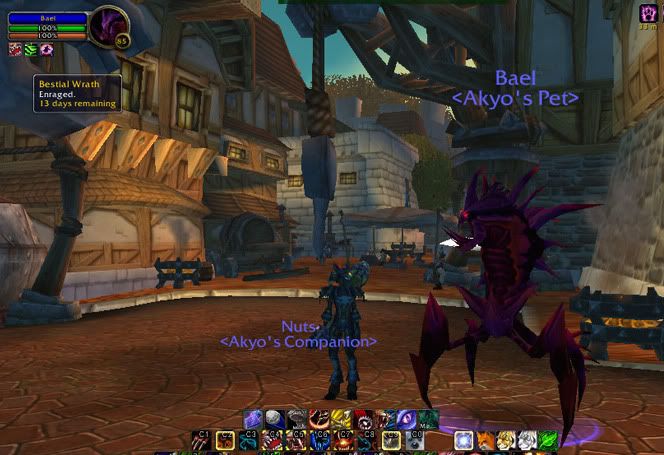Click the purple crystal action bar icon
Image resolution: width=664 pixels, height=455 pixels.
(x=253, y=419)
